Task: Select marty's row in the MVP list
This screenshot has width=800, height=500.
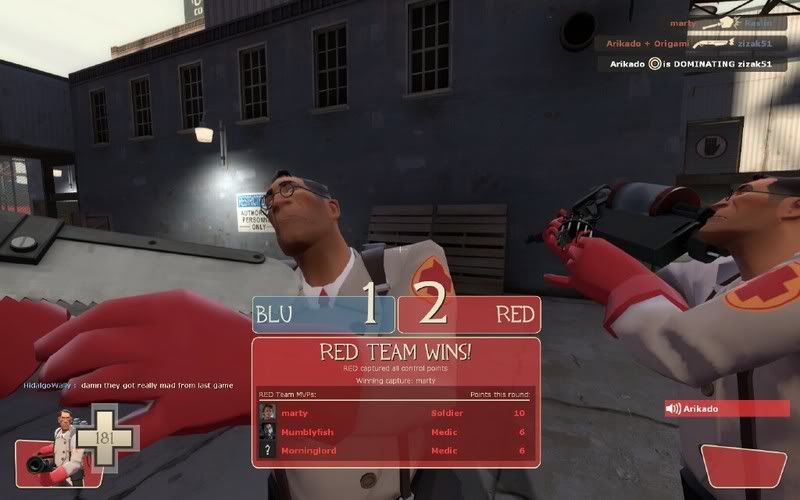Action: point(394,412)
